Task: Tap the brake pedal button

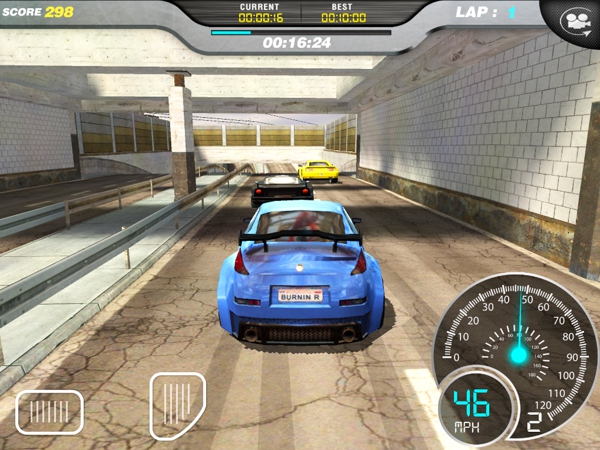Action: [x=49, y=411]
